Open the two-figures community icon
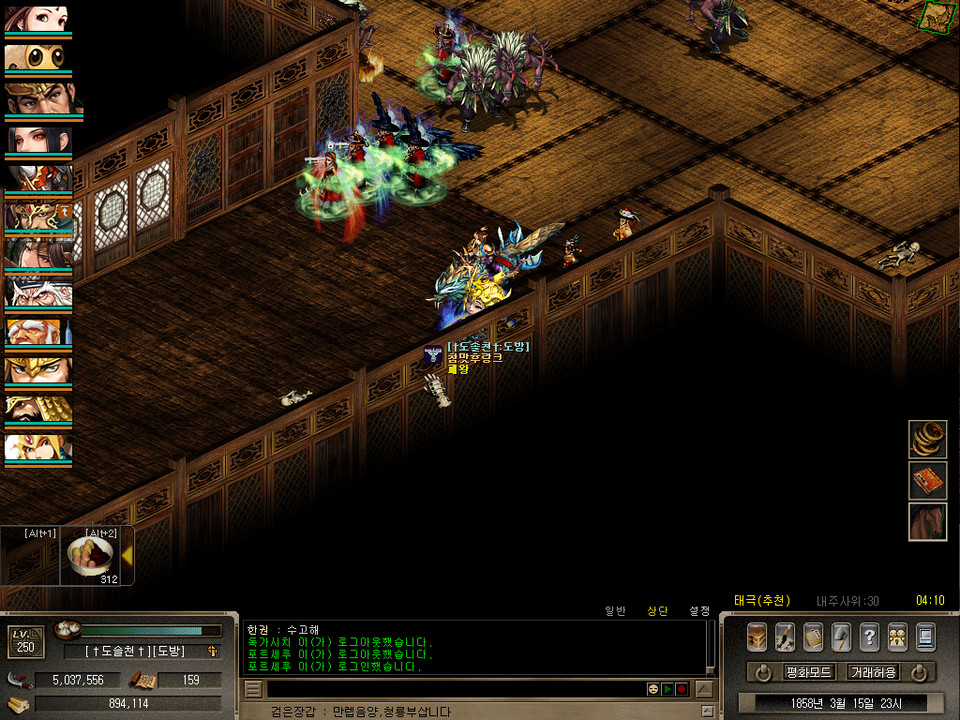This screenshot has height=720, width=960. tap(897, 637)
